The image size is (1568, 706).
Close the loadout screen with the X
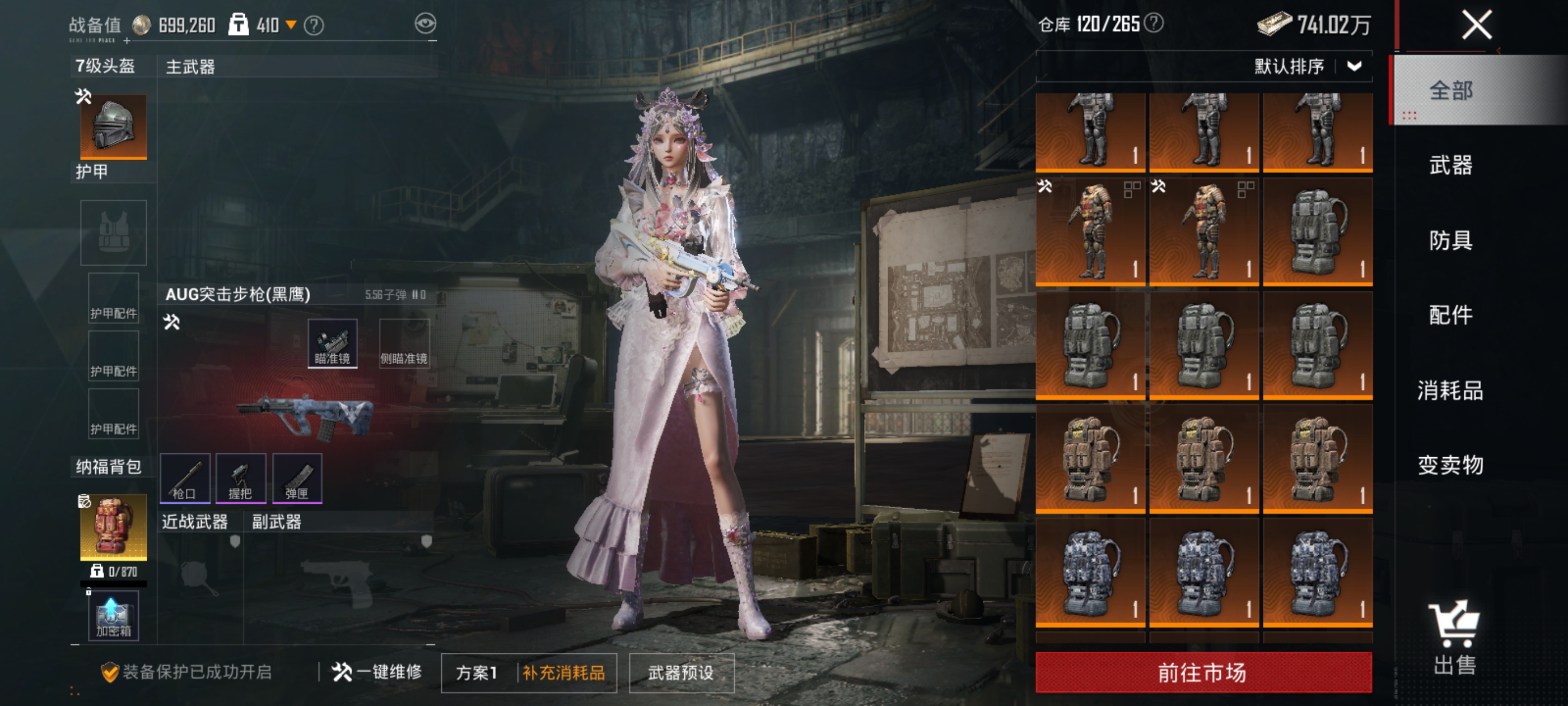[1476, 26]
